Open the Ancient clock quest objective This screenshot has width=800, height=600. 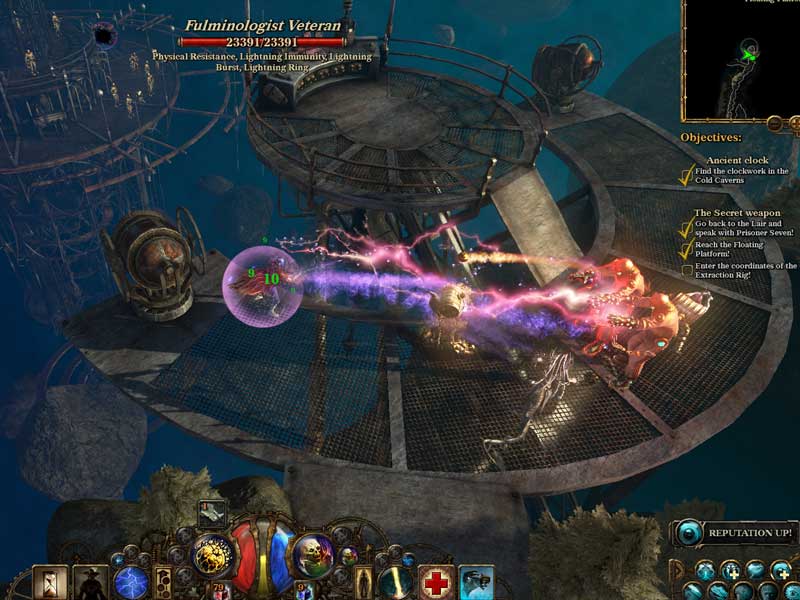(737, 160)
